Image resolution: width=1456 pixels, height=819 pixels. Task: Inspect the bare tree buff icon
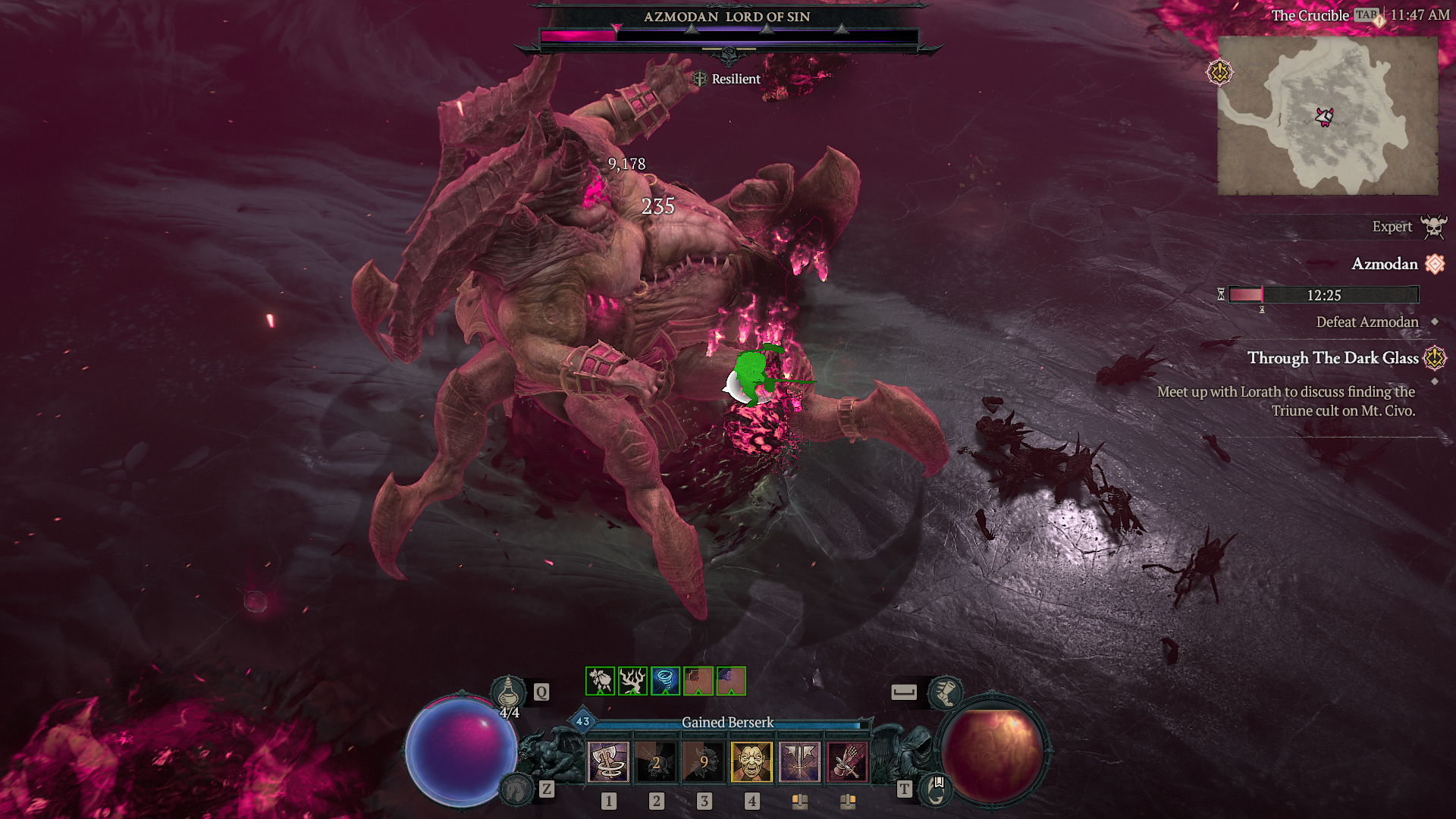click(632, 681)
